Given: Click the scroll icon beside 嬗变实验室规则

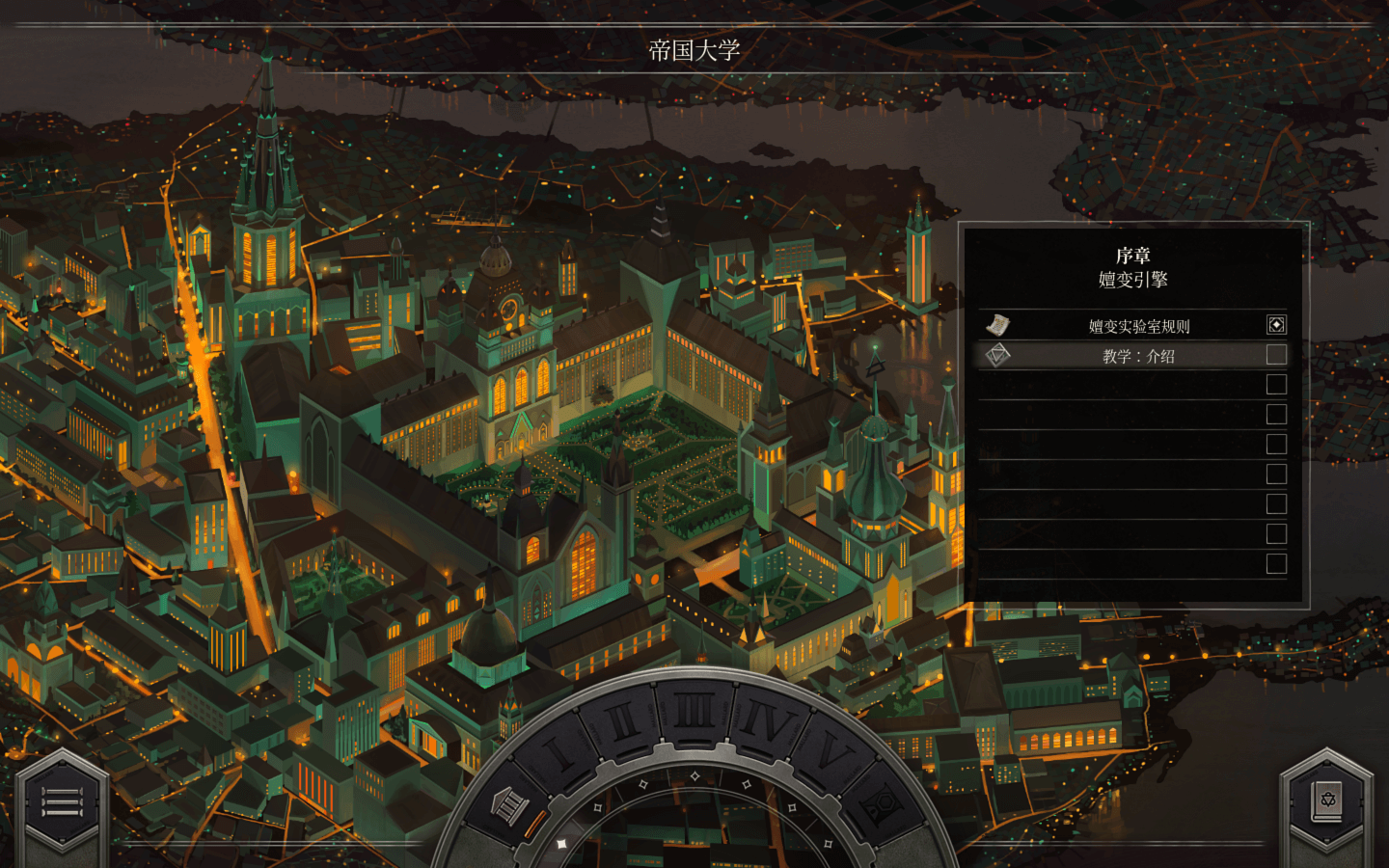Looking at the screenshot, I should click(999, 325).
